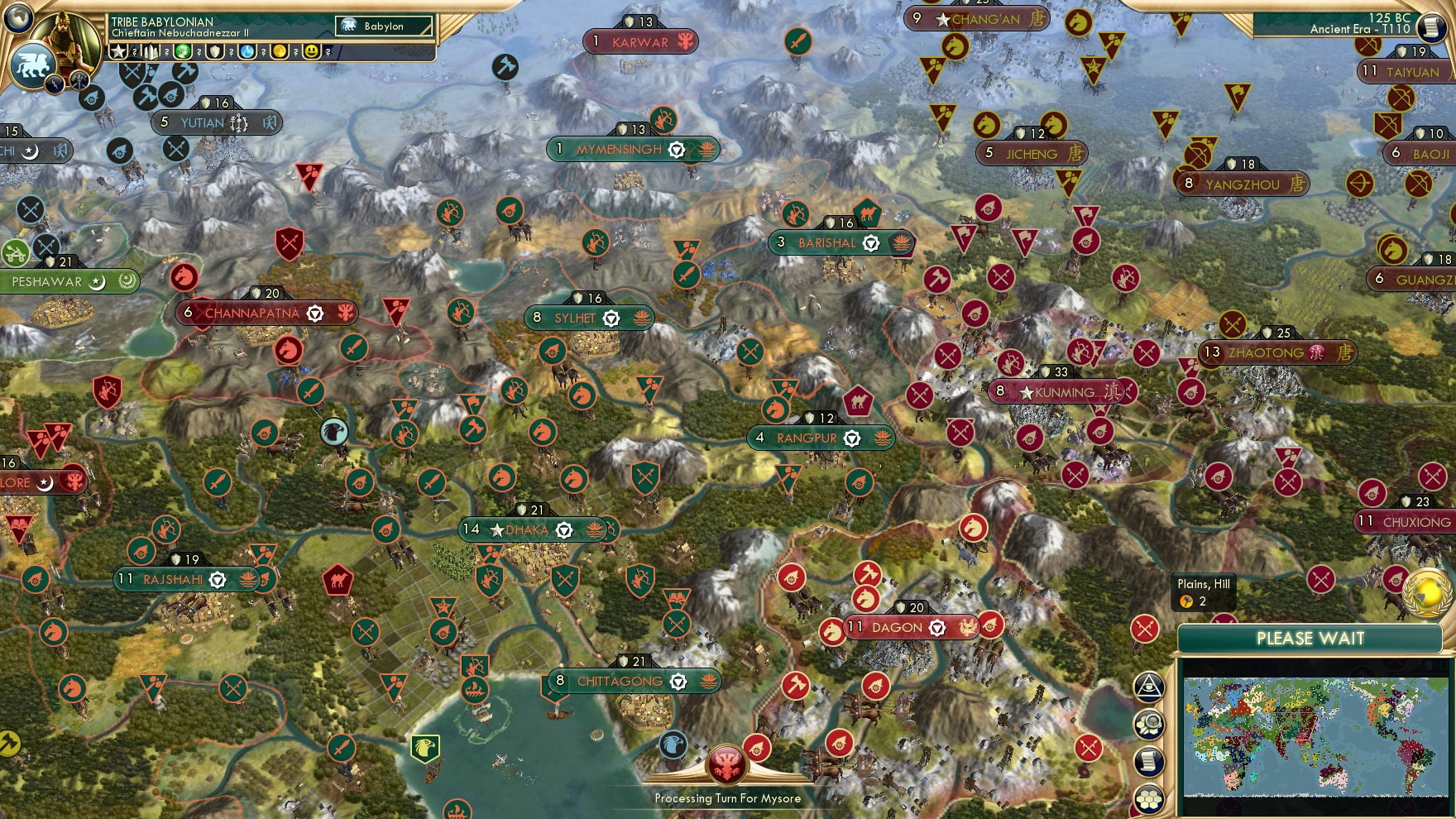
Task: Open map options with the hex-magnifier icon
Action: (x=1149, y=723)
